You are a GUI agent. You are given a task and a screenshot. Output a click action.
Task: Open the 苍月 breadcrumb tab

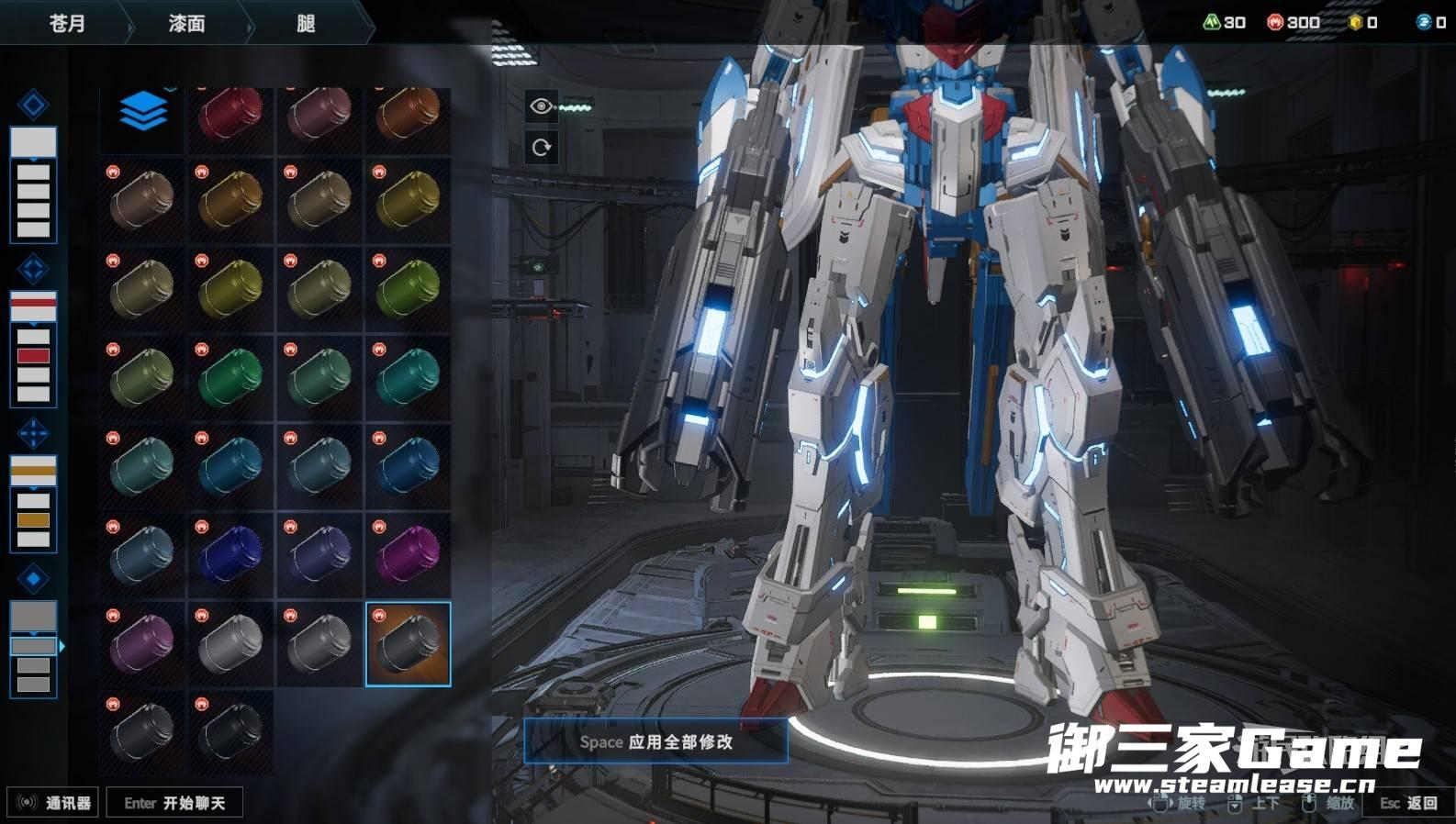pos(66,23)
